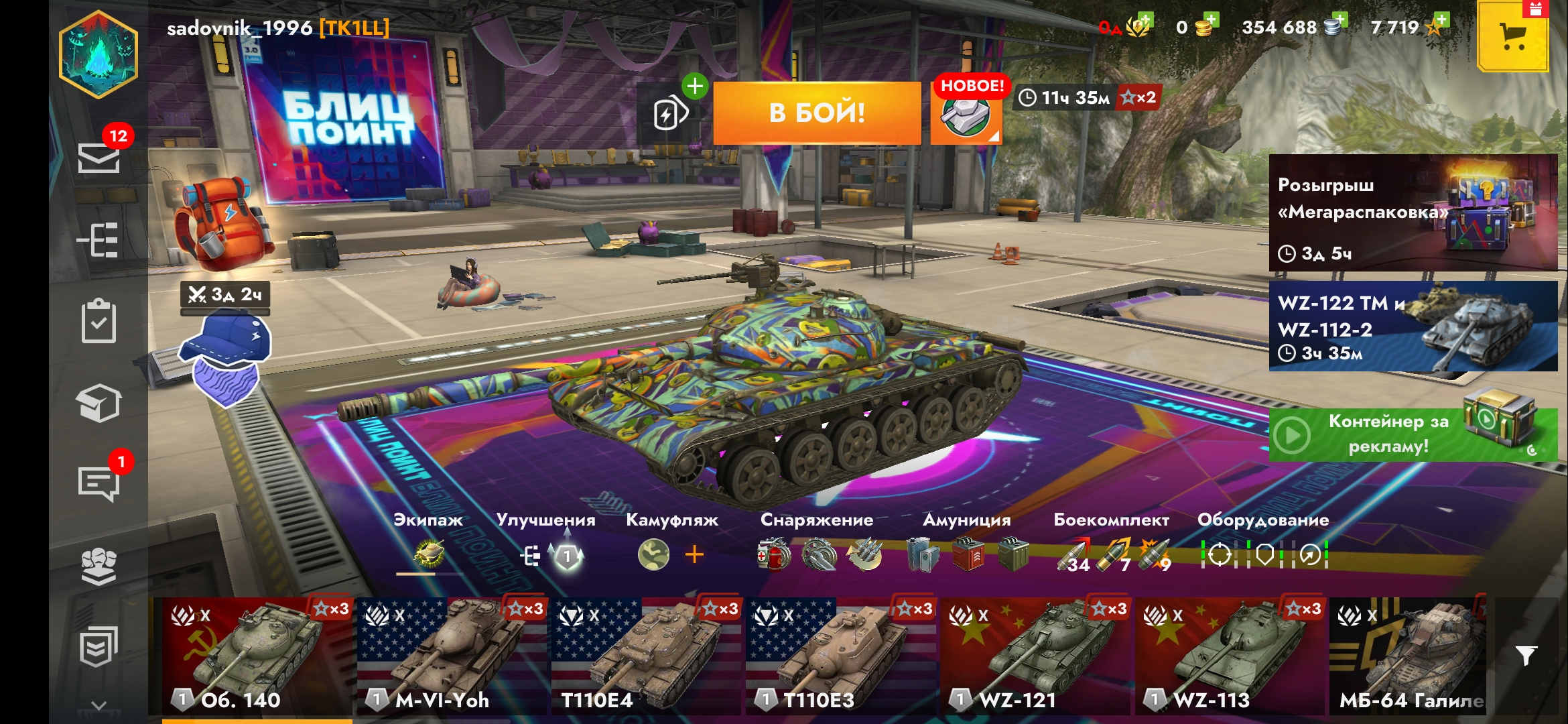Open the player profile avatar

point(99,55)
